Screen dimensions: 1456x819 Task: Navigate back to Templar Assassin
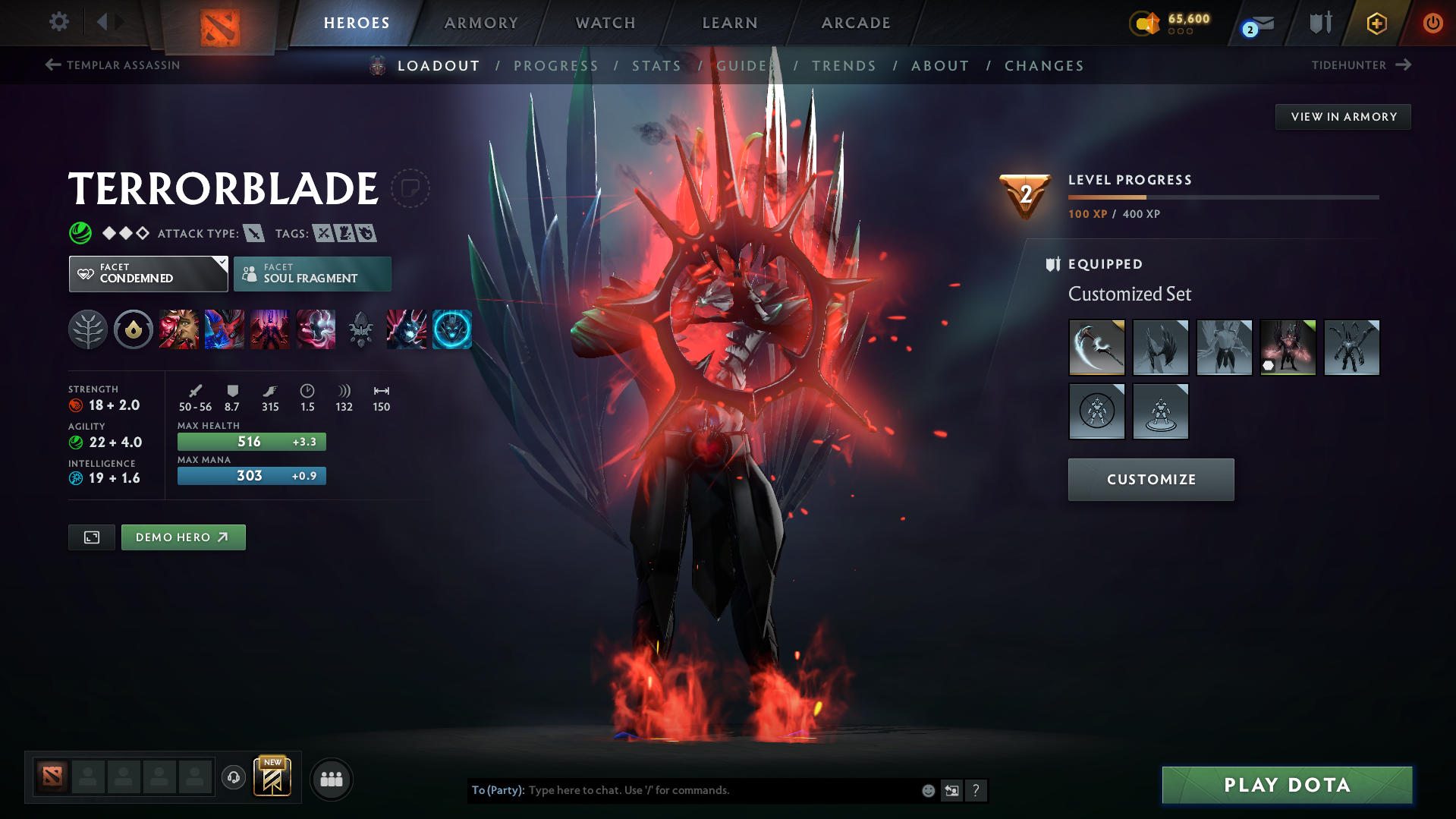[112, 65]
